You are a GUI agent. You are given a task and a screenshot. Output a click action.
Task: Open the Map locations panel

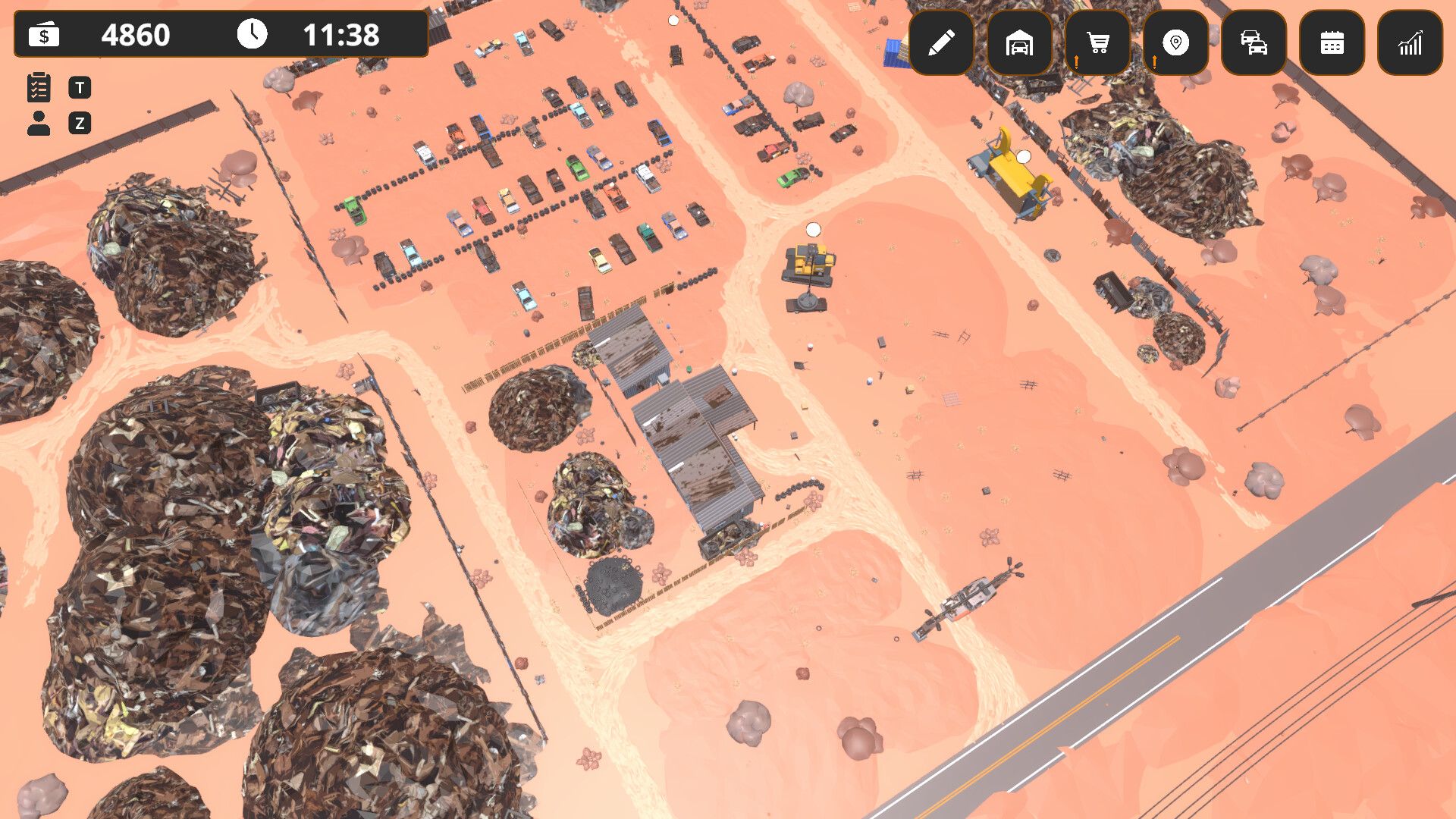(1176, 43)
